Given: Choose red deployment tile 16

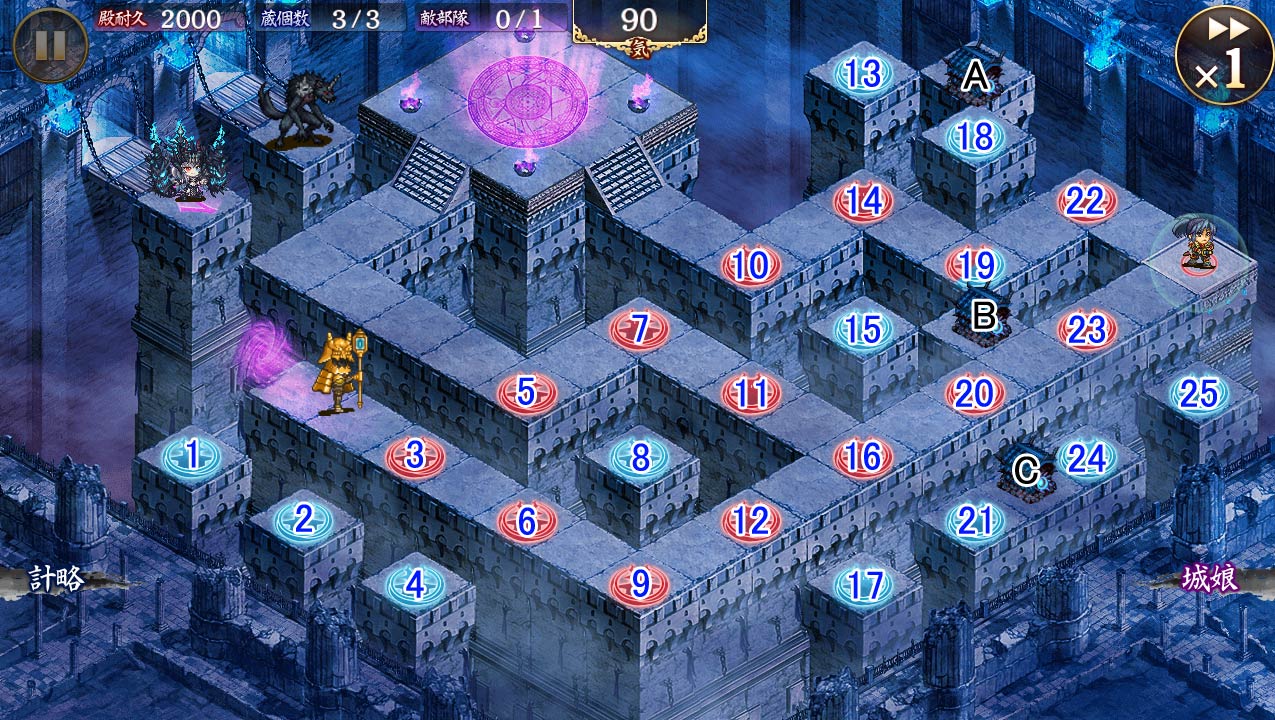Looking at the screenshot, I should tap(863, 457).
